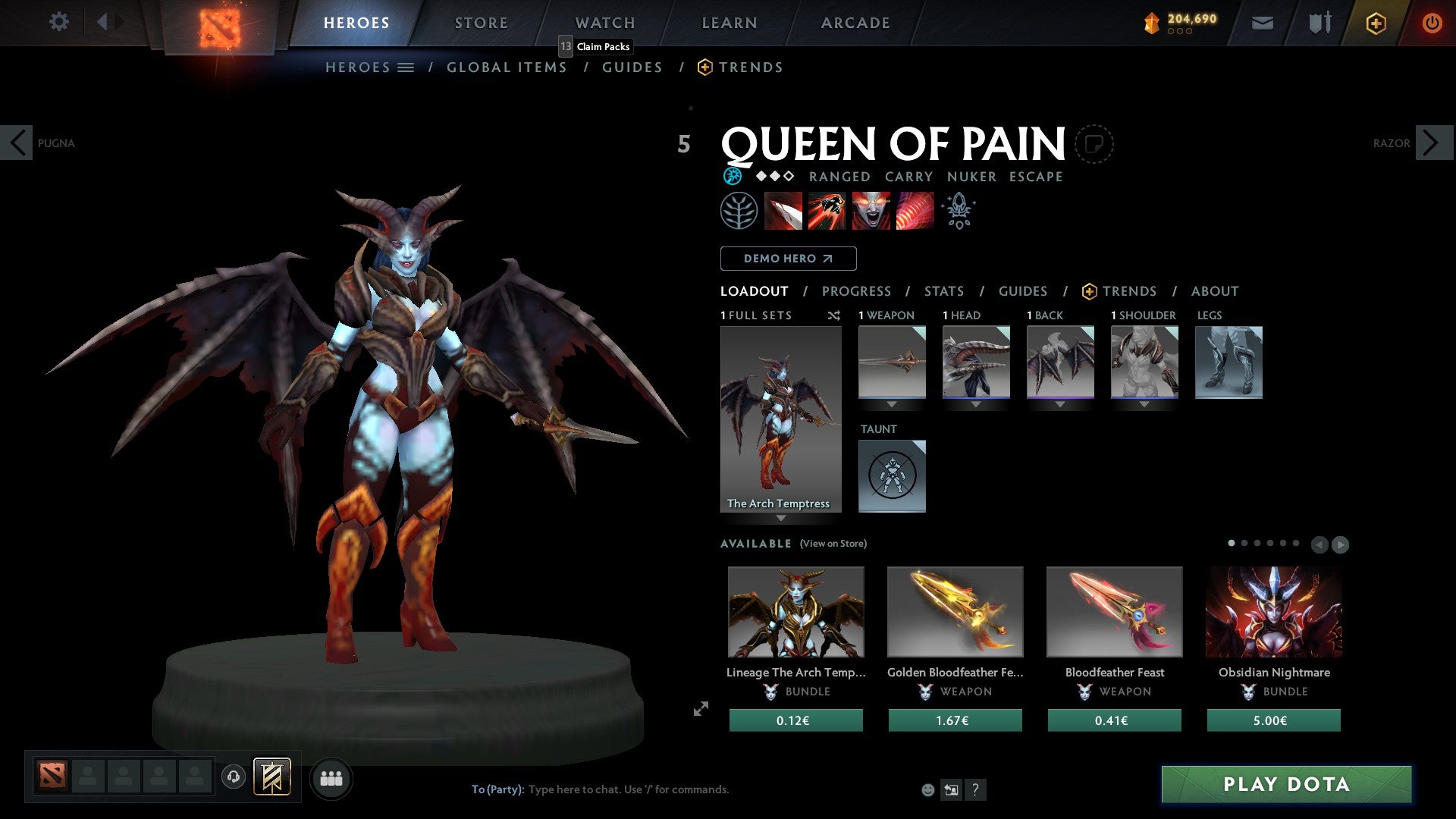
Task: Open the heroes hamburger menu beside HEROES breadcrumb
Action: pos(406,67)
